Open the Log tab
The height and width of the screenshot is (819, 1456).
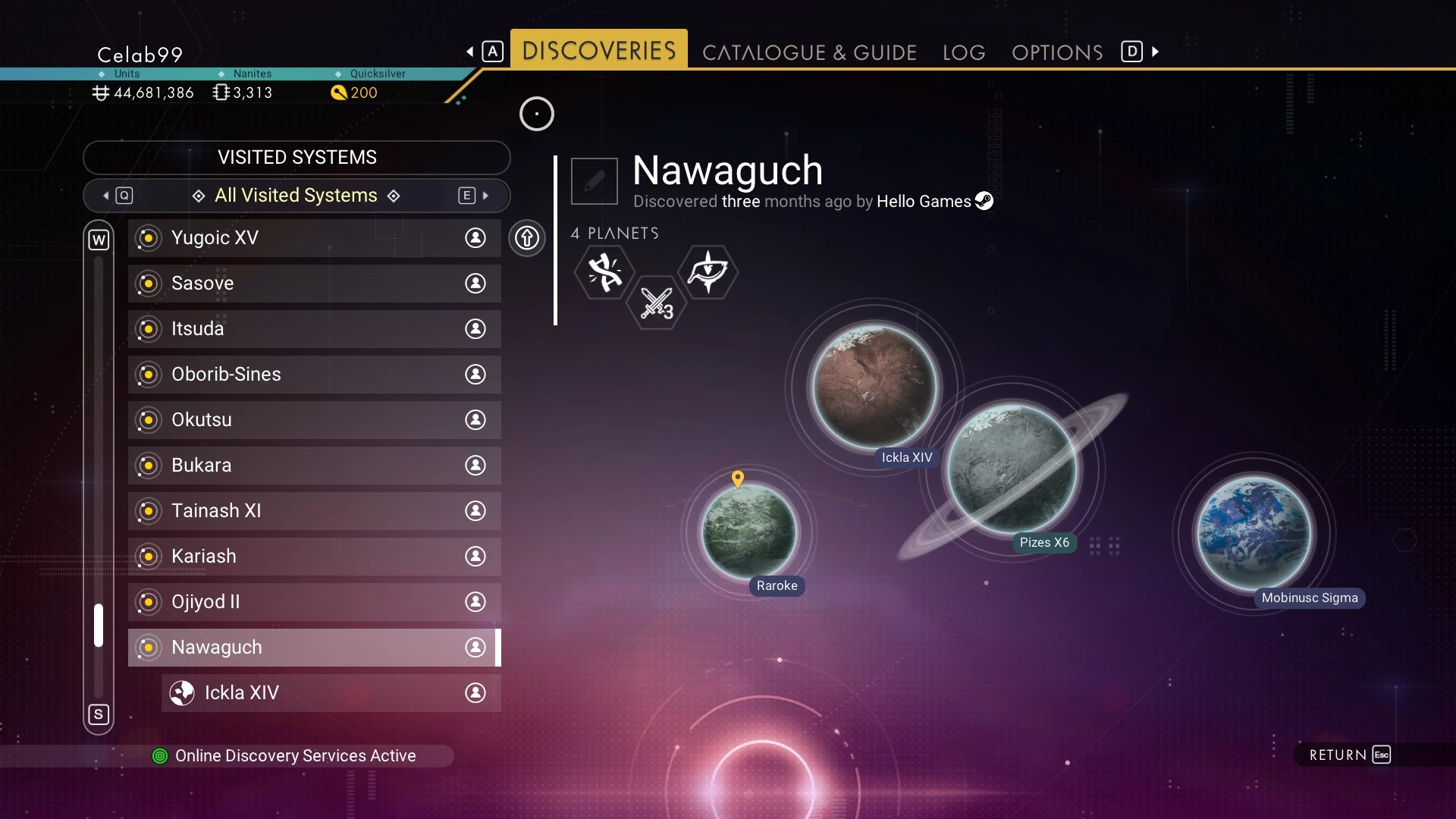tap(964, 52)
